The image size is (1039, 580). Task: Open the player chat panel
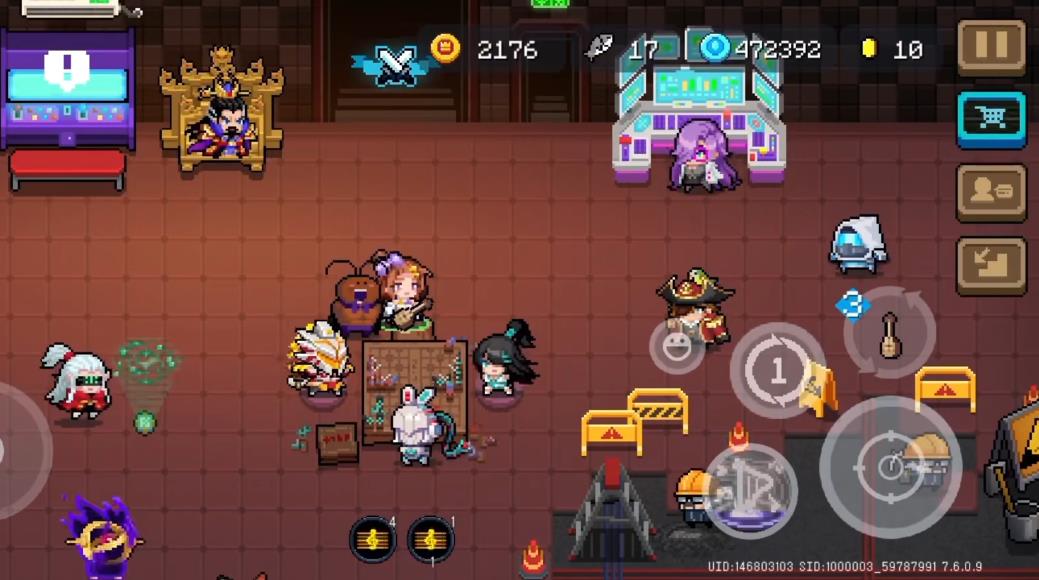(x=991, y=192)
